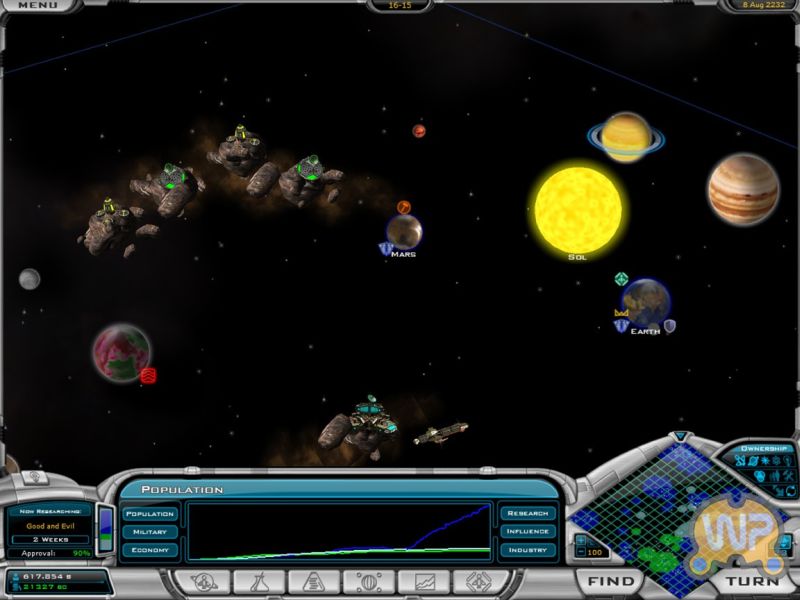This screenshot has width=800, height=600.
Task: Click the lightbulb button above research panel
Action: pyautogui.click(x=32, y=478)
